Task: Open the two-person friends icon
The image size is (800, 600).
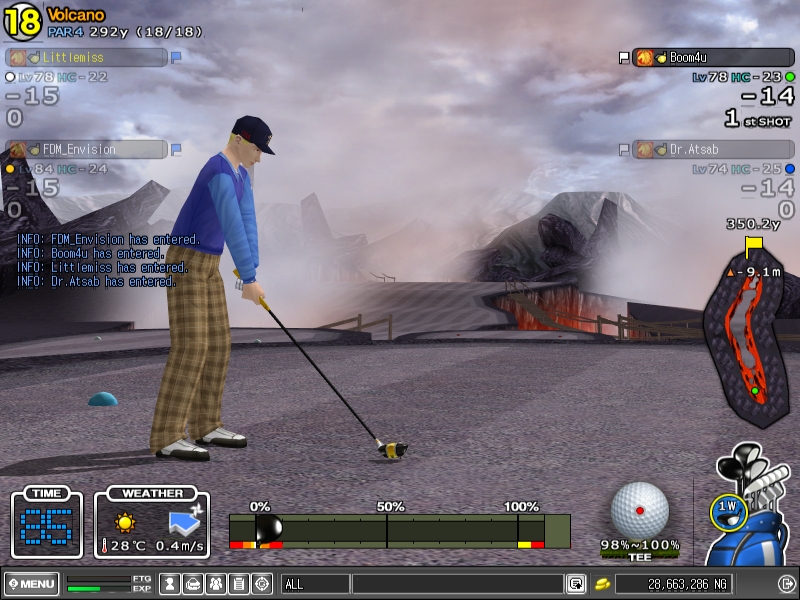Action: point(215,584)
